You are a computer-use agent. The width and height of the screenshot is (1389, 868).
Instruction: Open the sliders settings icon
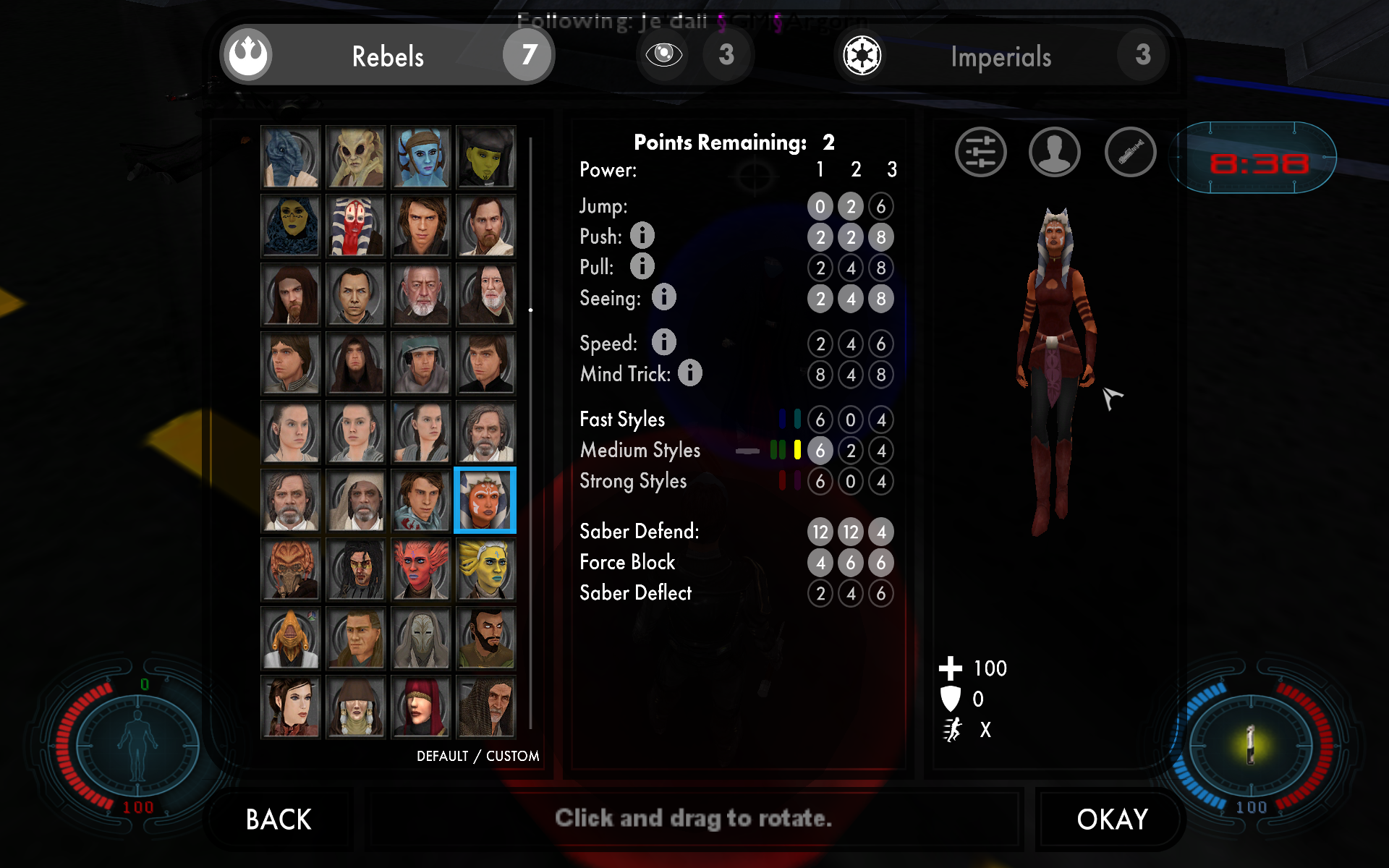[980, 153]
